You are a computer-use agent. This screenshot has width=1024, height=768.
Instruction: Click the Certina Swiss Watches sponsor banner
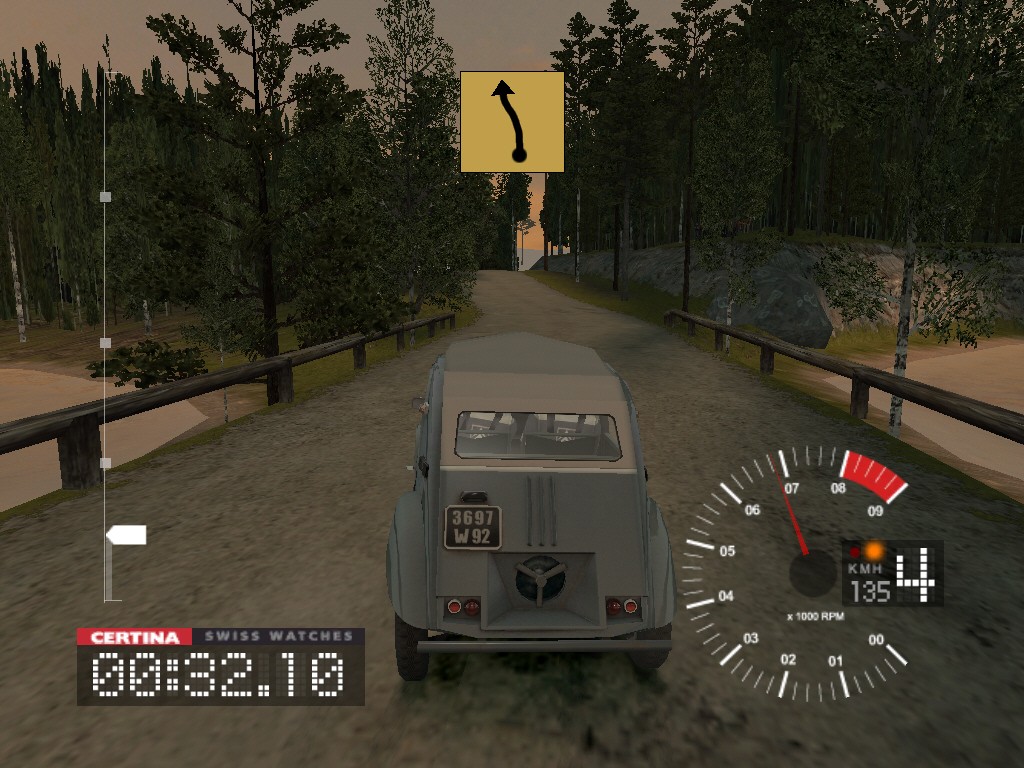(x=220, y=636)
